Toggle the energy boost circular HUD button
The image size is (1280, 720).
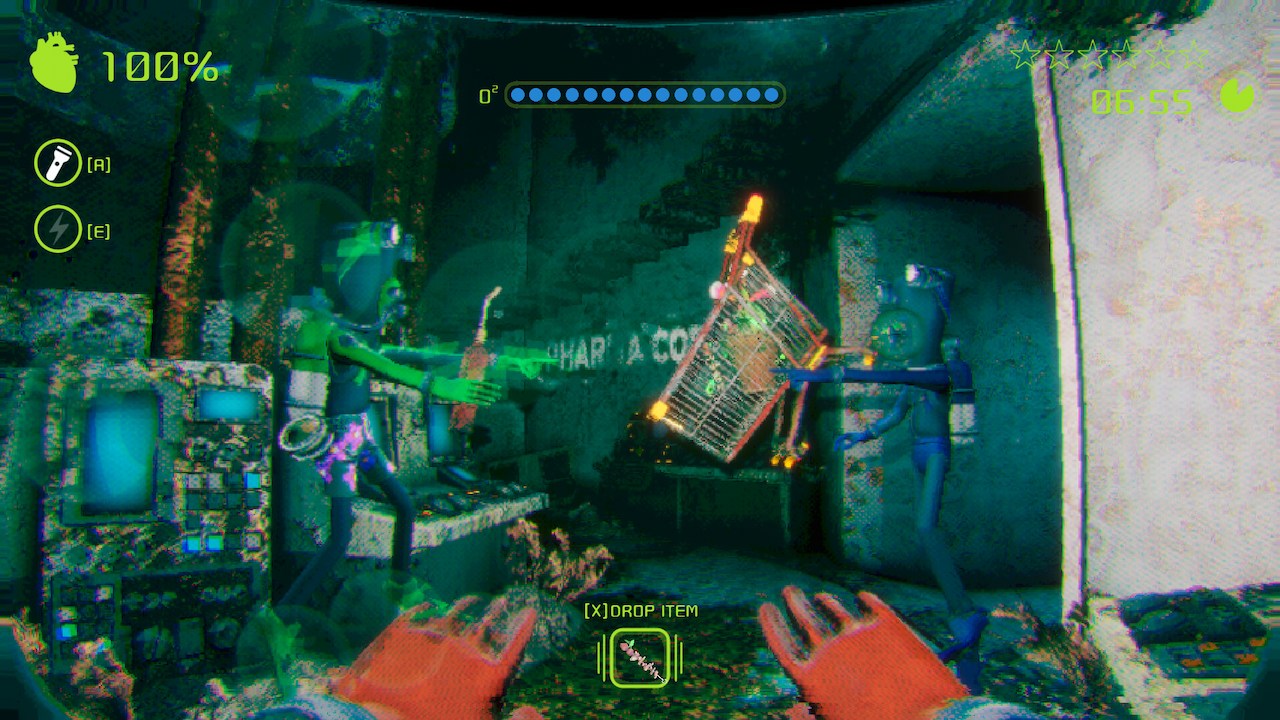(57, 229)
